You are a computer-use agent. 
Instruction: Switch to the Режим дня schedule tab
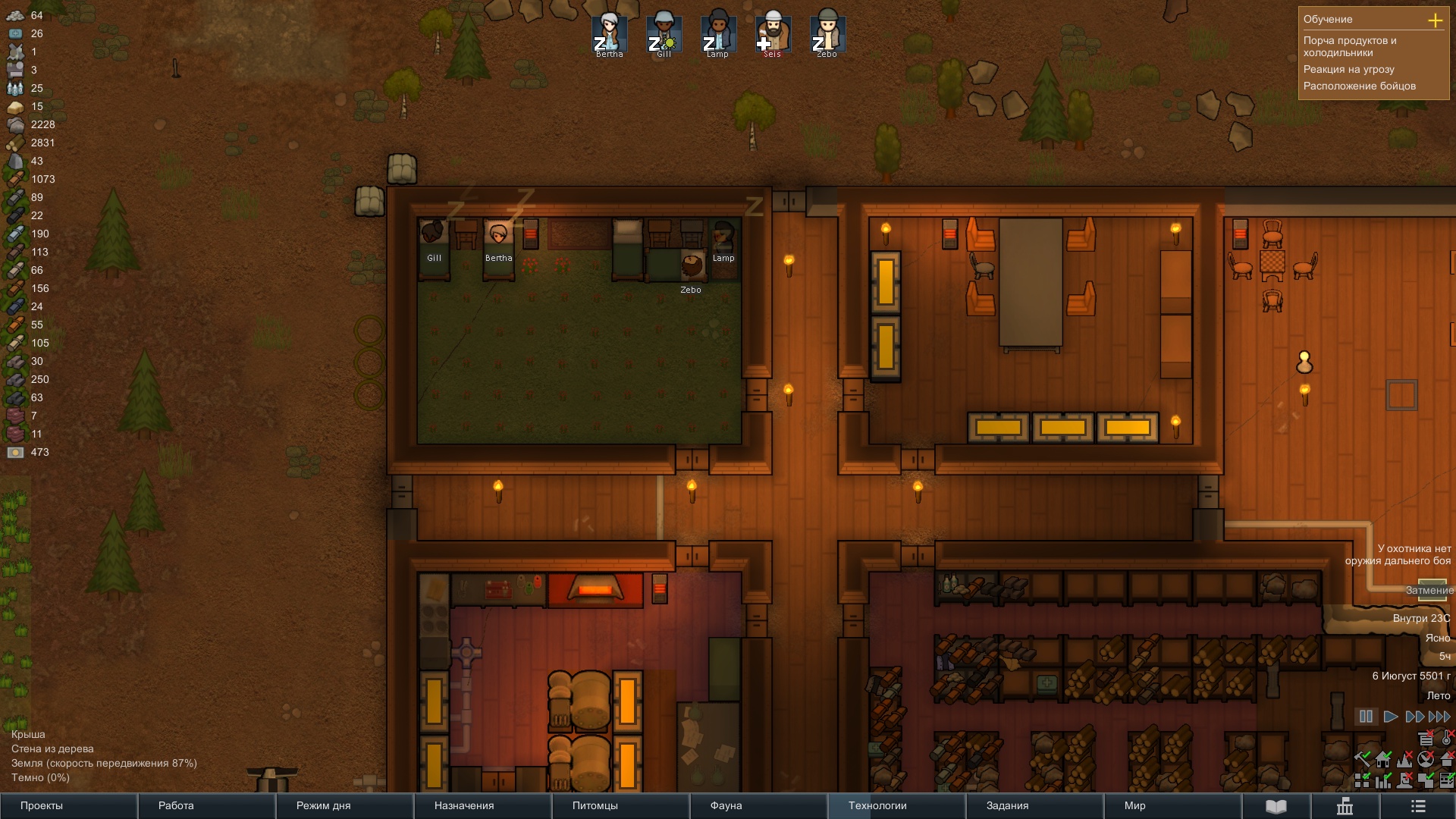point(344,805)
